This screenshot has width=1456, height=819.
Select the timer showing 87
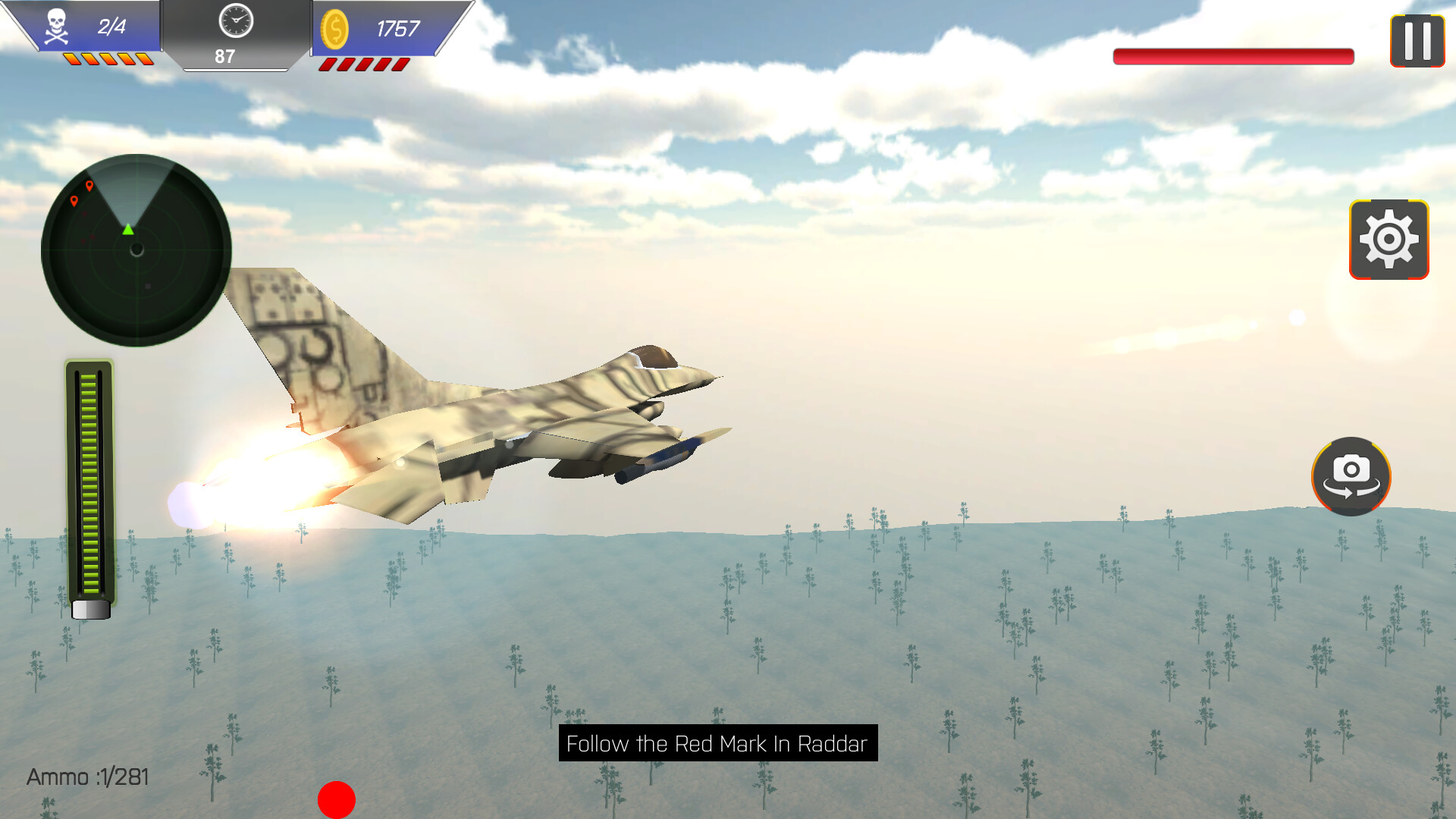click(x=224, y=56)
